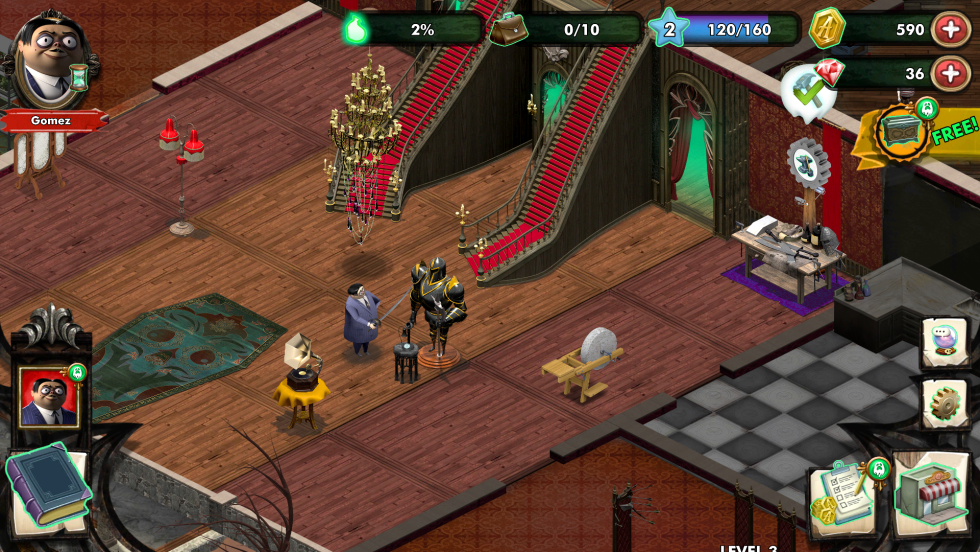Open the crystal ball chat button

[944, 343]
